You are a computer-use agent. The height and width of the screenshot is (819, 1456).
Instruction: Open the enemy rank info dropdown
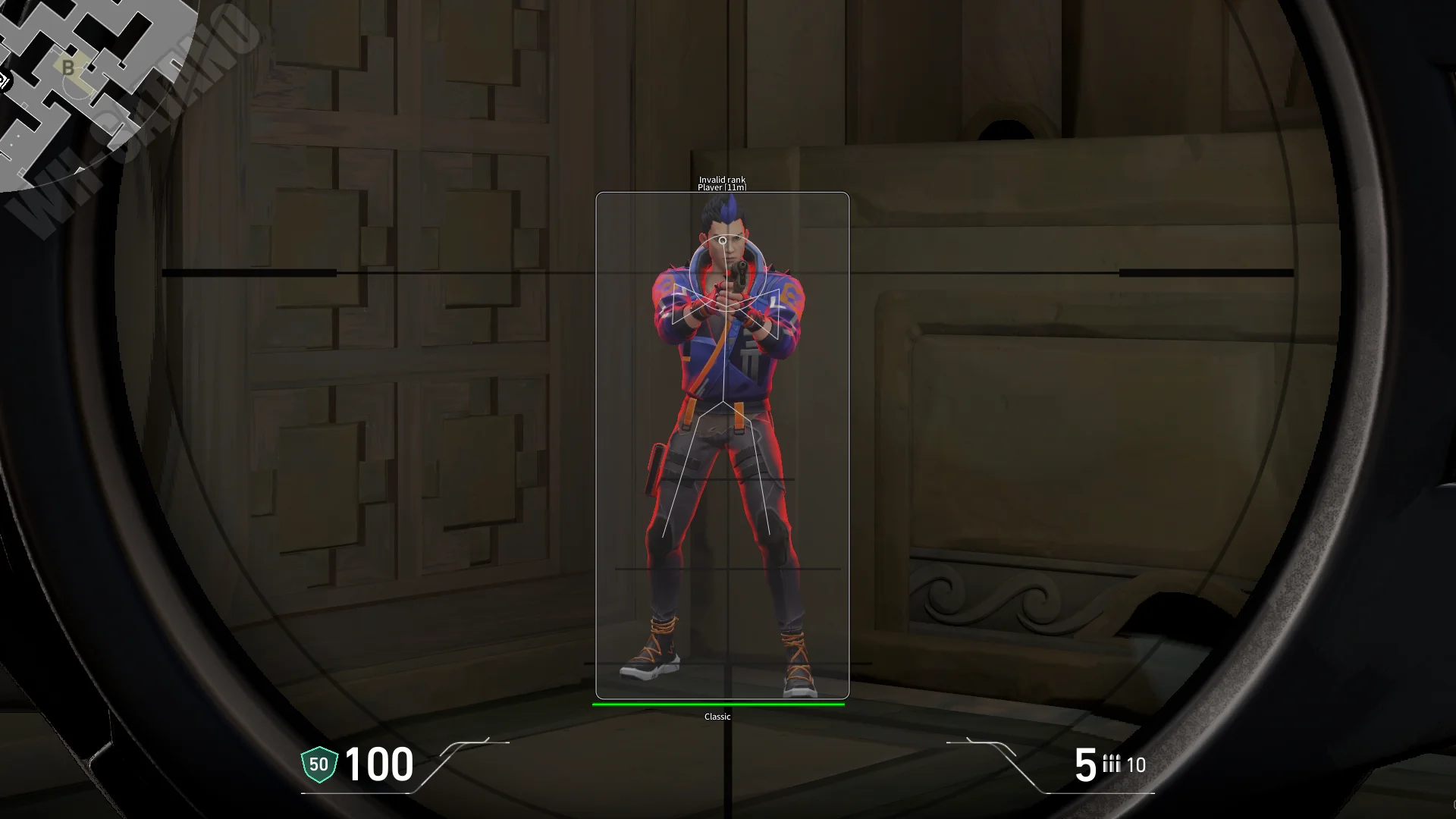(721, 180)
